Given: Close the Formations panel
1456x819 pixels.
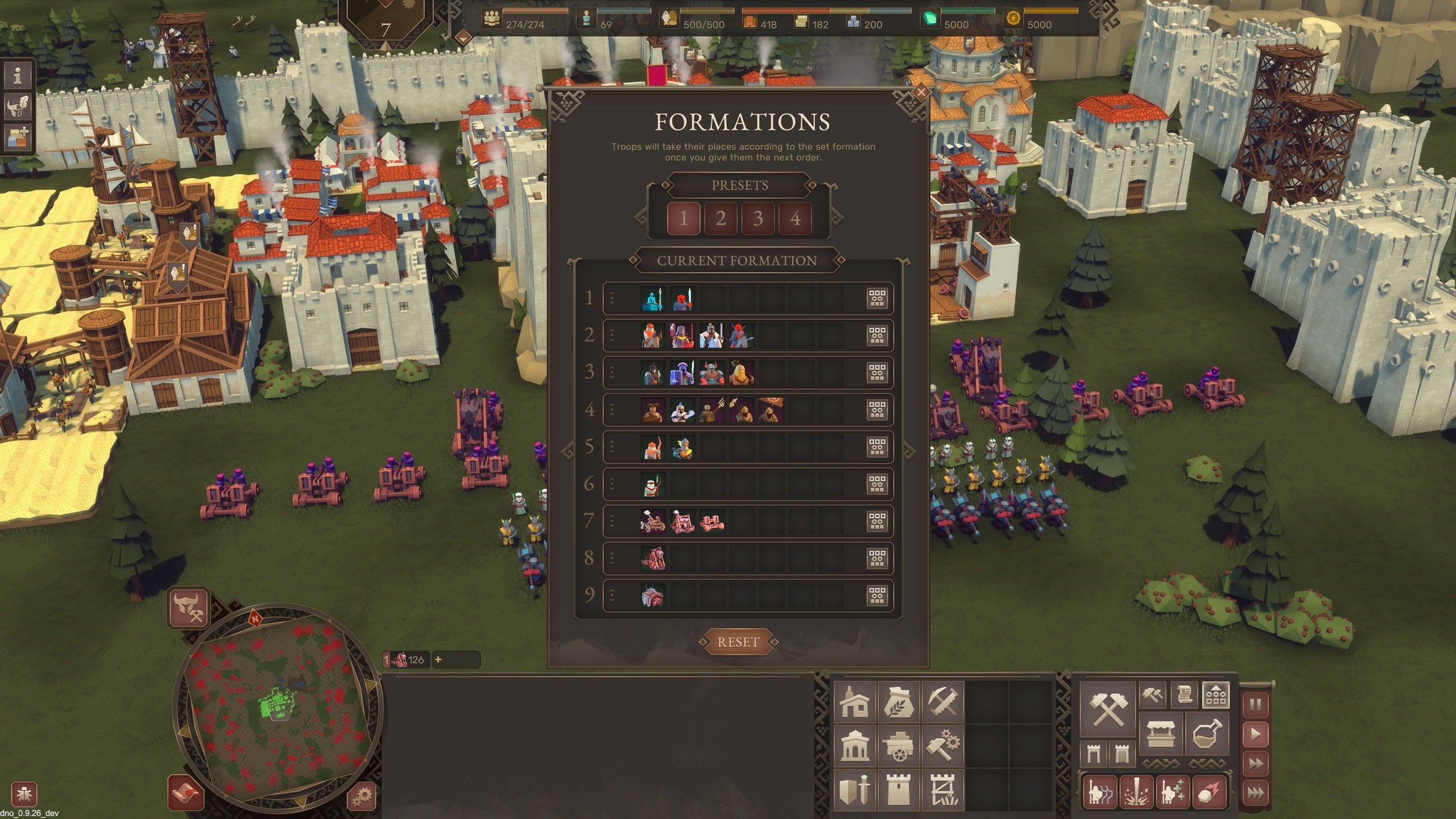Looking at the screenshot, I should point(921,92).
